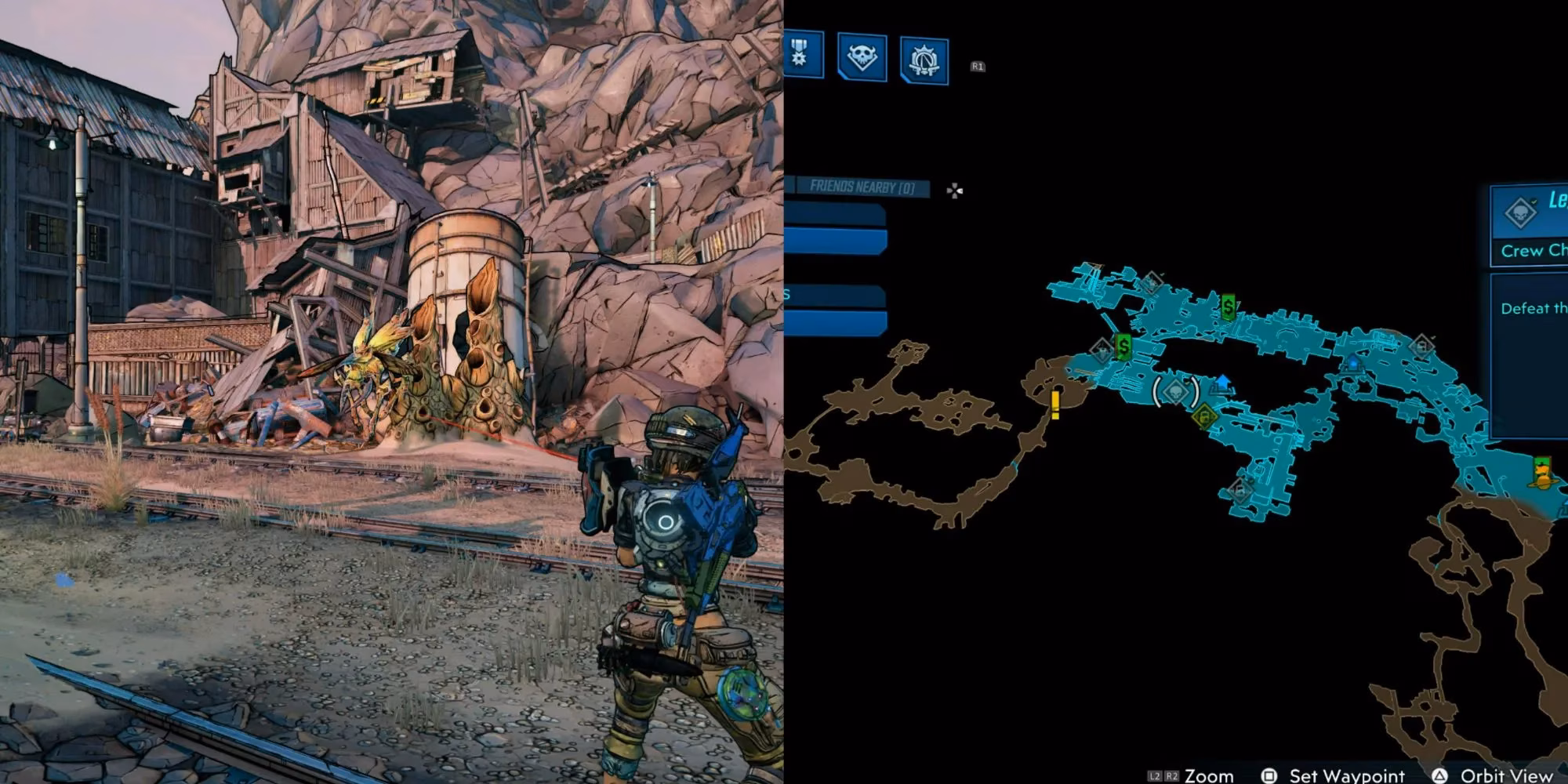This screenshot has width=1568, height=784.
Task: Click the blue fast travel arrow marker
Action: coord(1223,381)
